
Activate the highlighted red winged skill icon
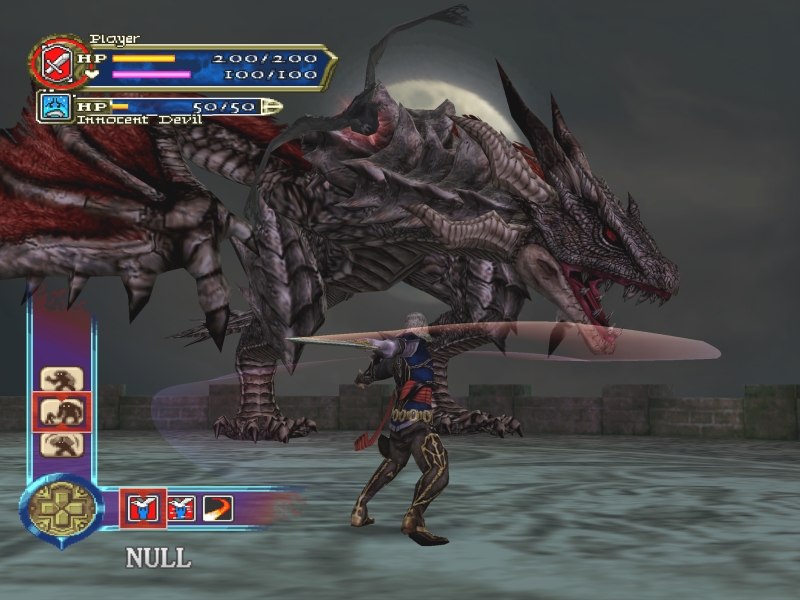coord(143,508)
